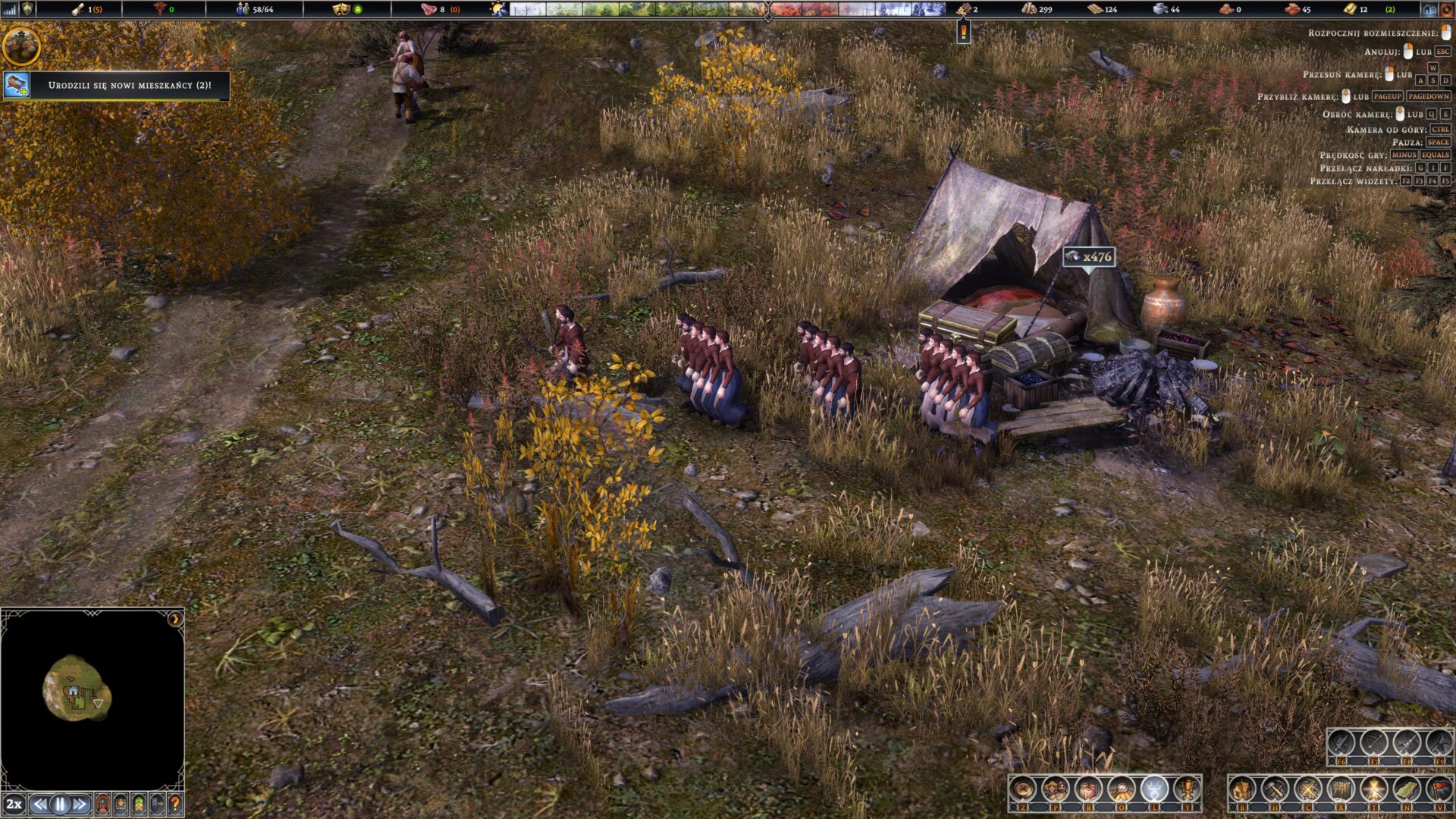Select the red flag build category
1456x819 pixels.
pos(1439,790)
